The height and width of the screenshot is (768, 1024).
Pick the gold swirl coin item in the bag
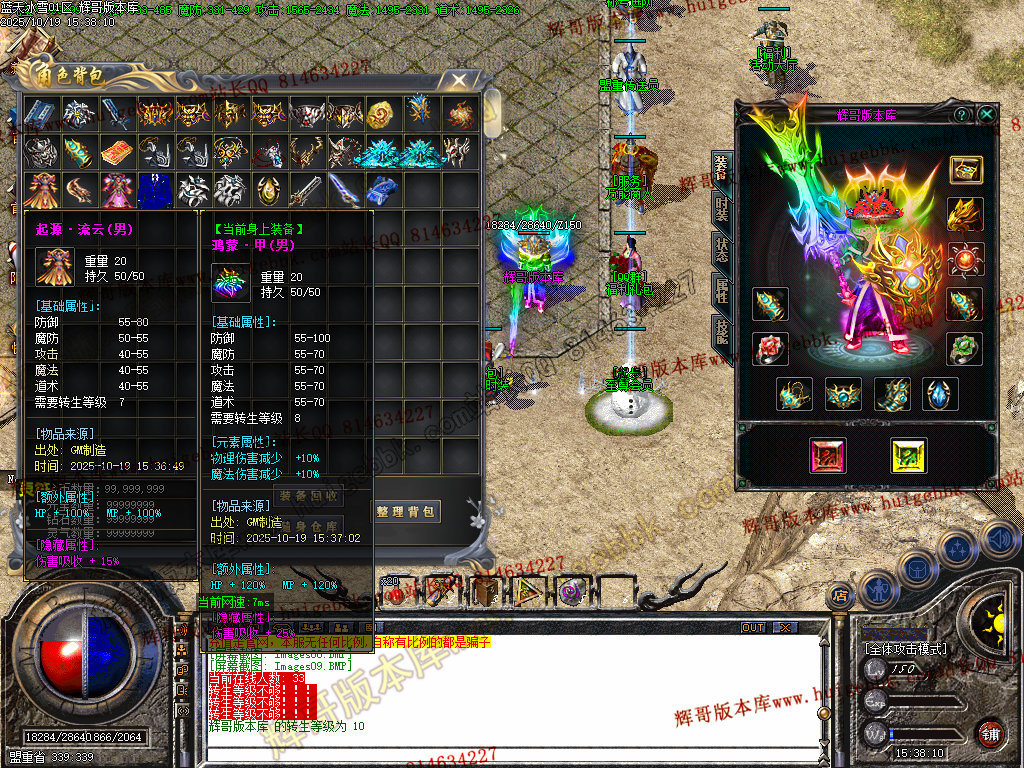(x=381, y=113)
